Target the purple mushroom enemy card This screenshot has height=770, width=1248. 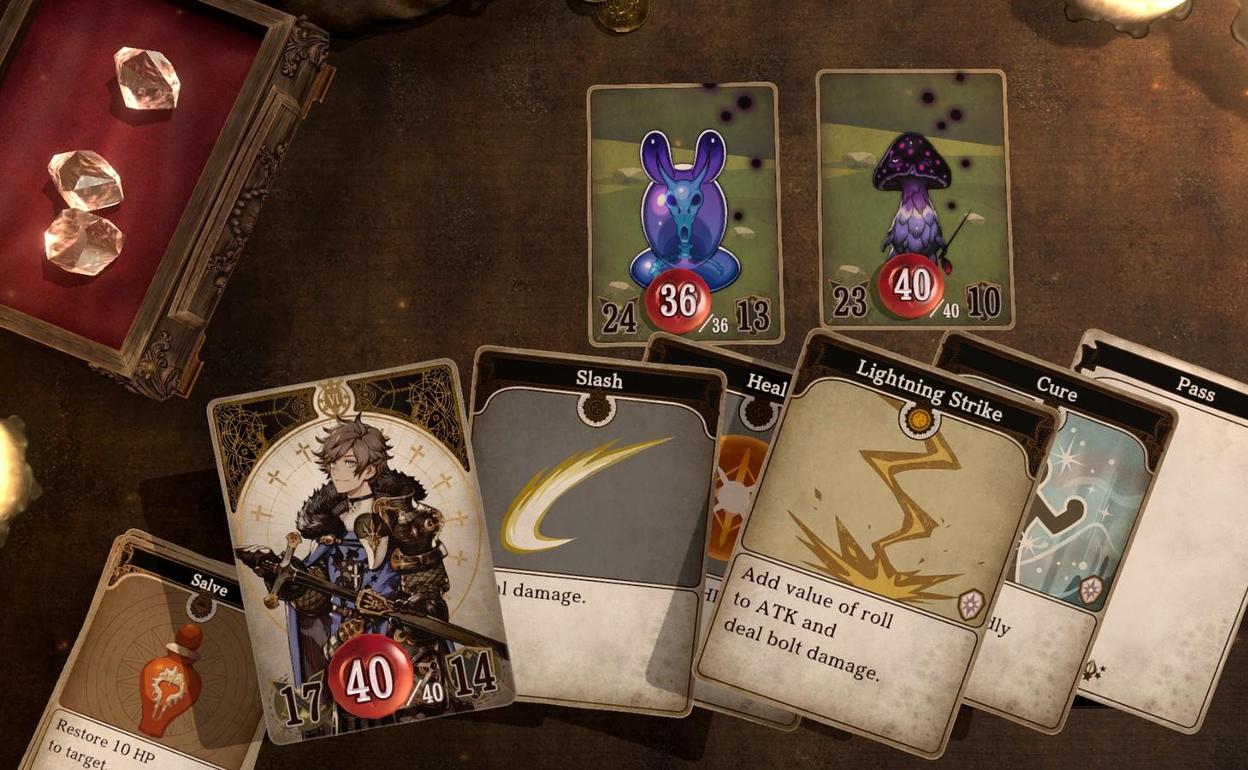[912, 200]
